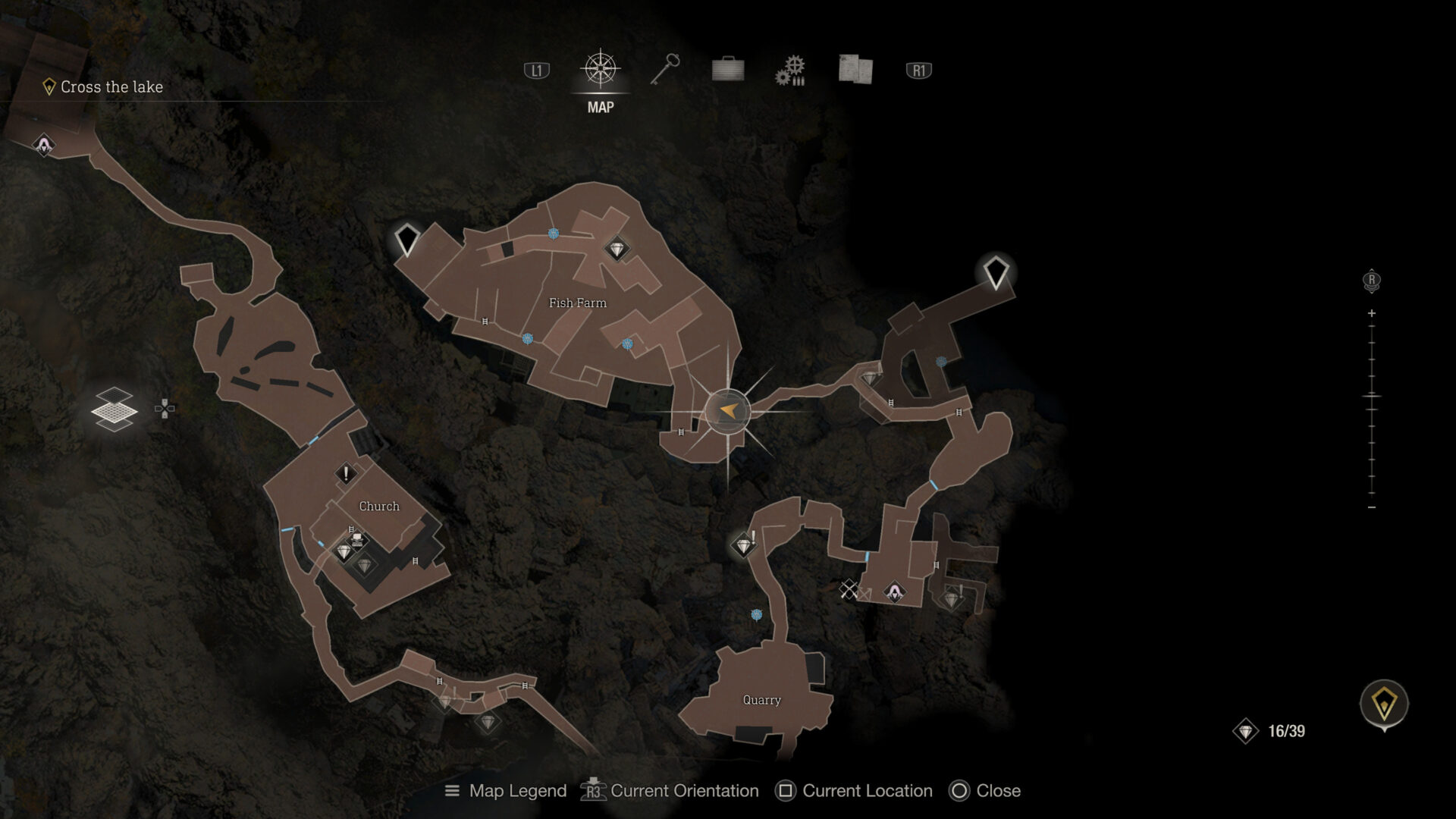
Task: Open the attaché case briefcase icon
Action: click(x=726, y=71)
